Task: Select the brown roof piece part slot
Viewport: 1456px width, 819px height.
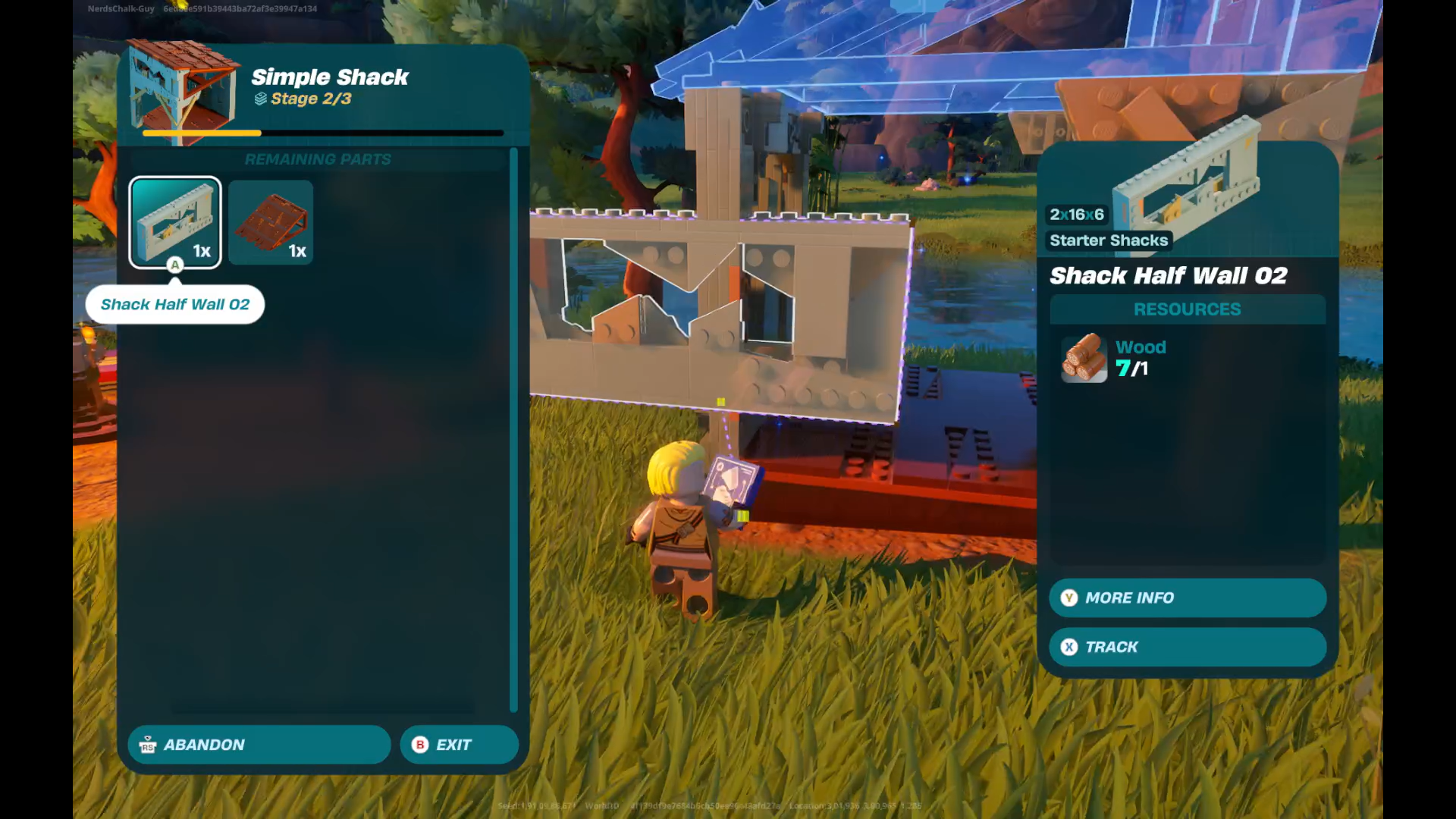Action: pos(271,222)
